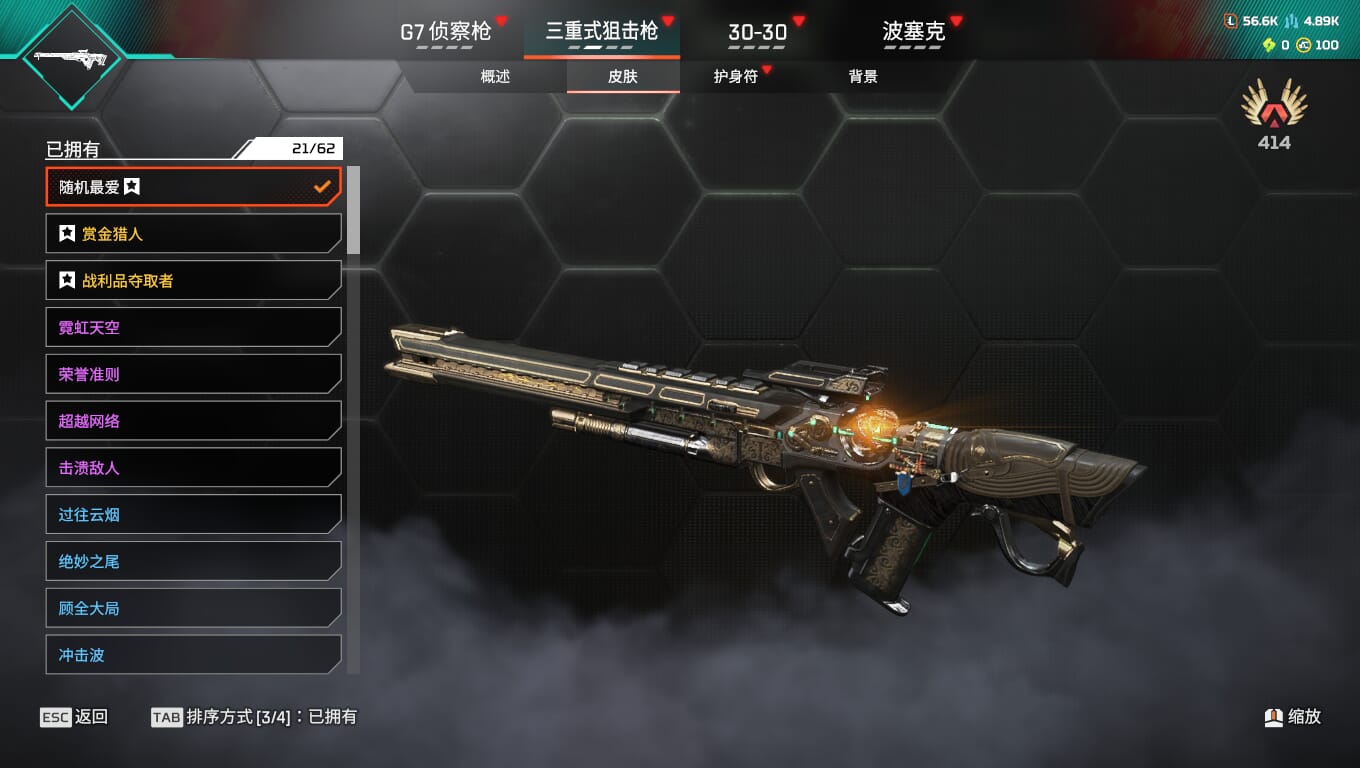Choose the 超越网络 skin
This screenshot has width=1360, height=768.
click(x=193, y=421)
